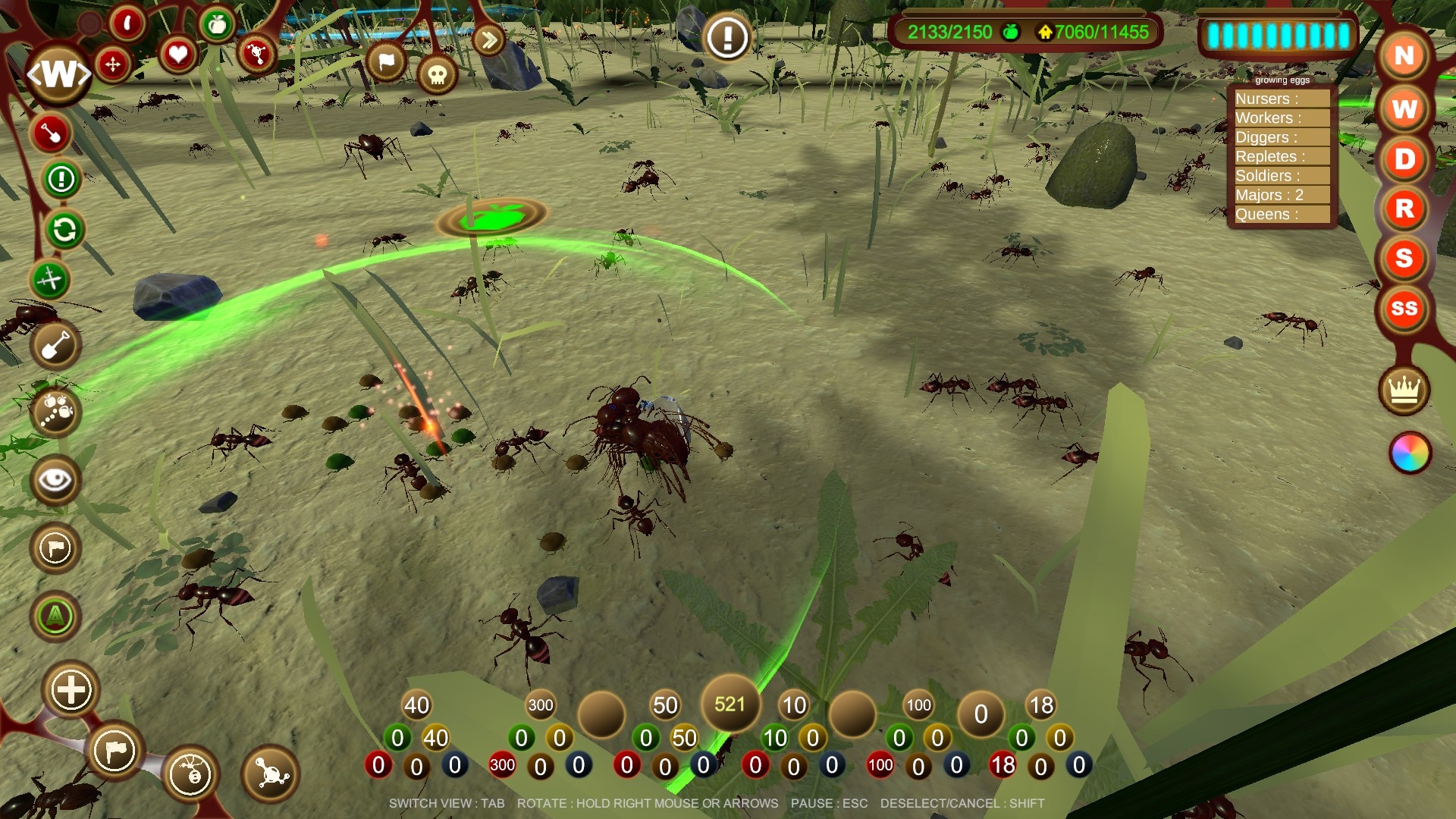This screenshot has height=819, width=1456.
Task: Select the R repletes caste button
Action: tap(1404, 209)
